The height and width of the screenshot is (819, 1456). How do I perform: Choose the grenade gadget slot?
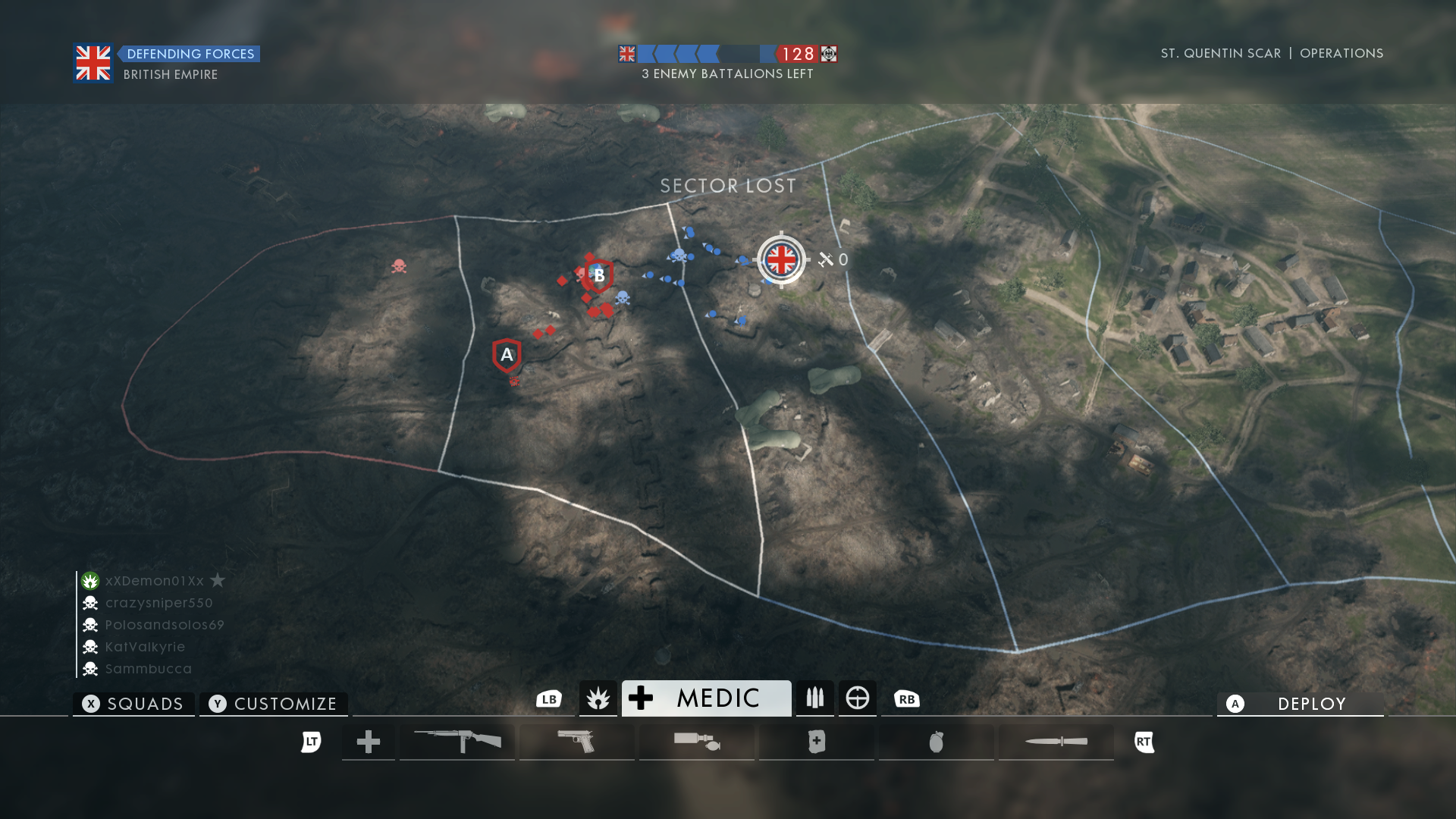936,742
